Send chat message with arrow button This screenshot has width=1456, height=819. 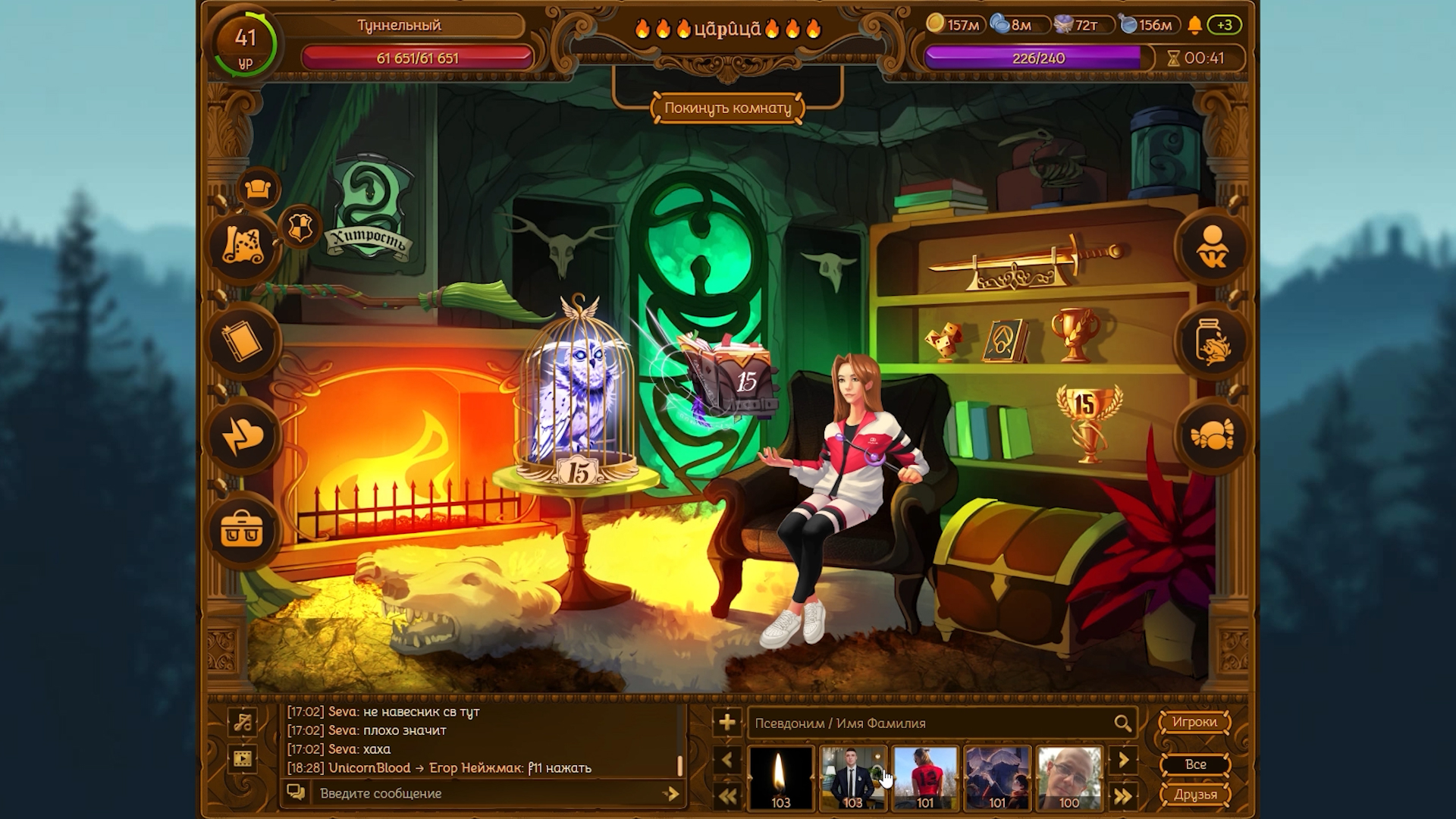pyautogui.click(x=670, y=793)
